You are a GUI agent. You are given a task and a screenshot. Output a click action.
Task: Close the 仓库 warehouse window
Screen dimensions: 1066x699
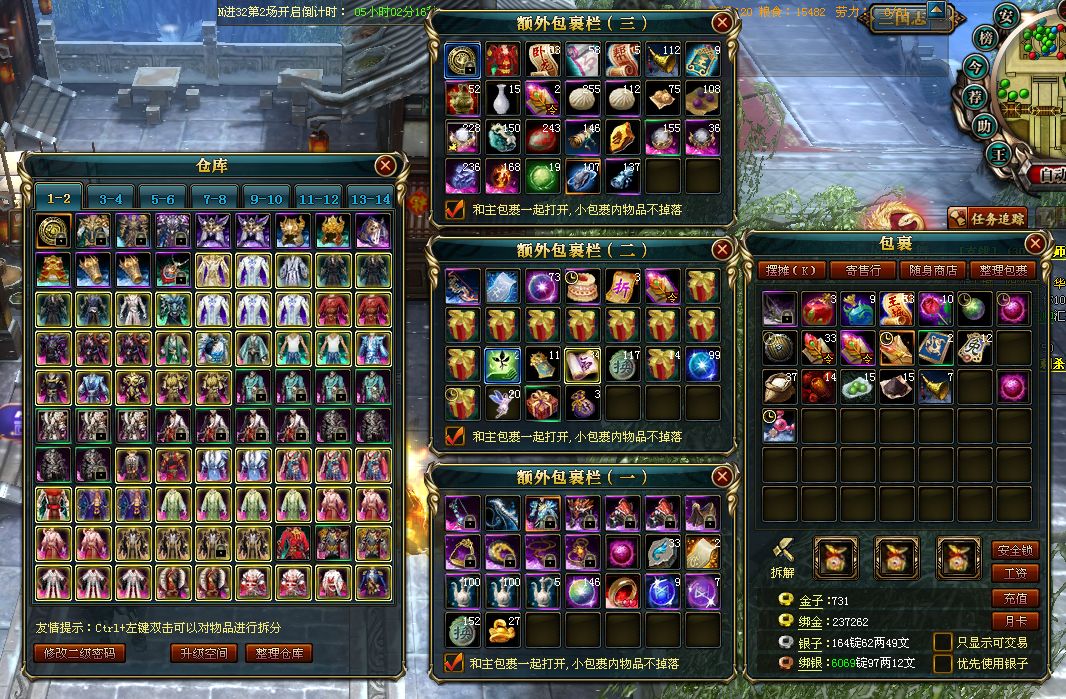[x=385, y=165]
